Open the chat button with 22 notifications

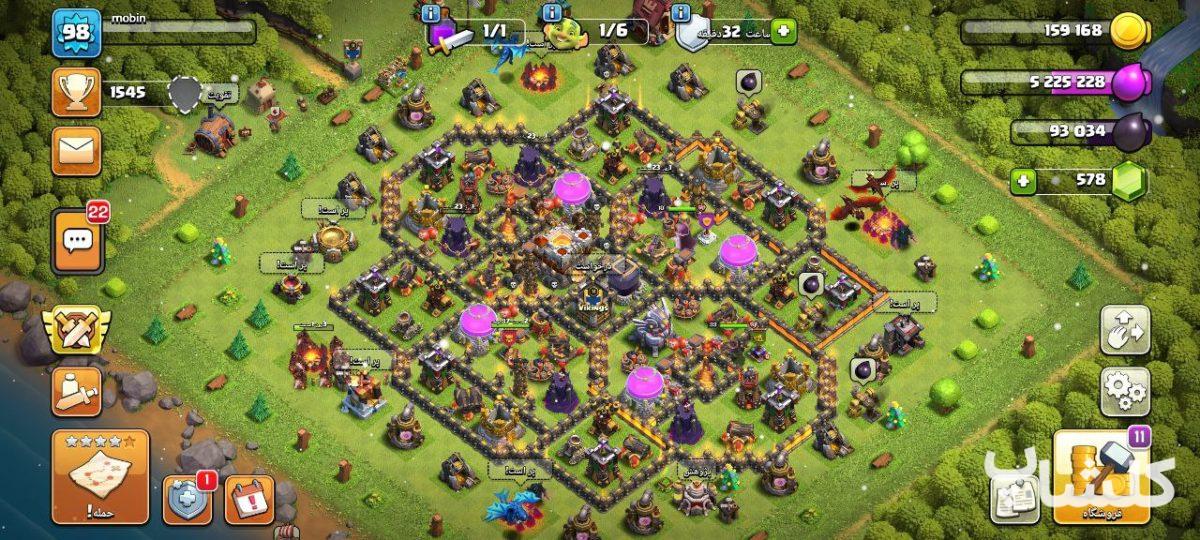[x=77, y=240]
